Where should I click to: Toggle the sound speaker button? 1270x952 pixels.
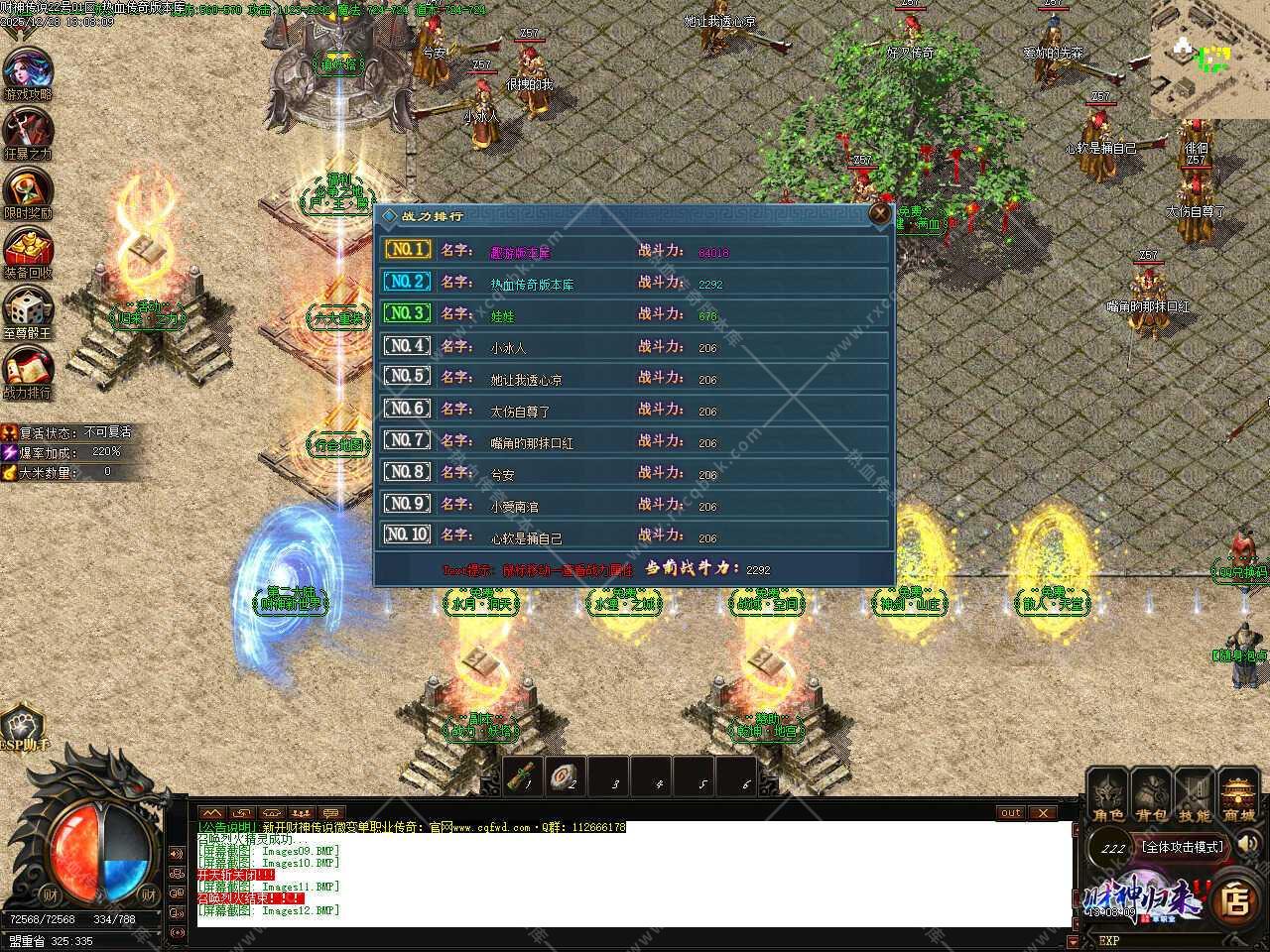[1248, 845]
